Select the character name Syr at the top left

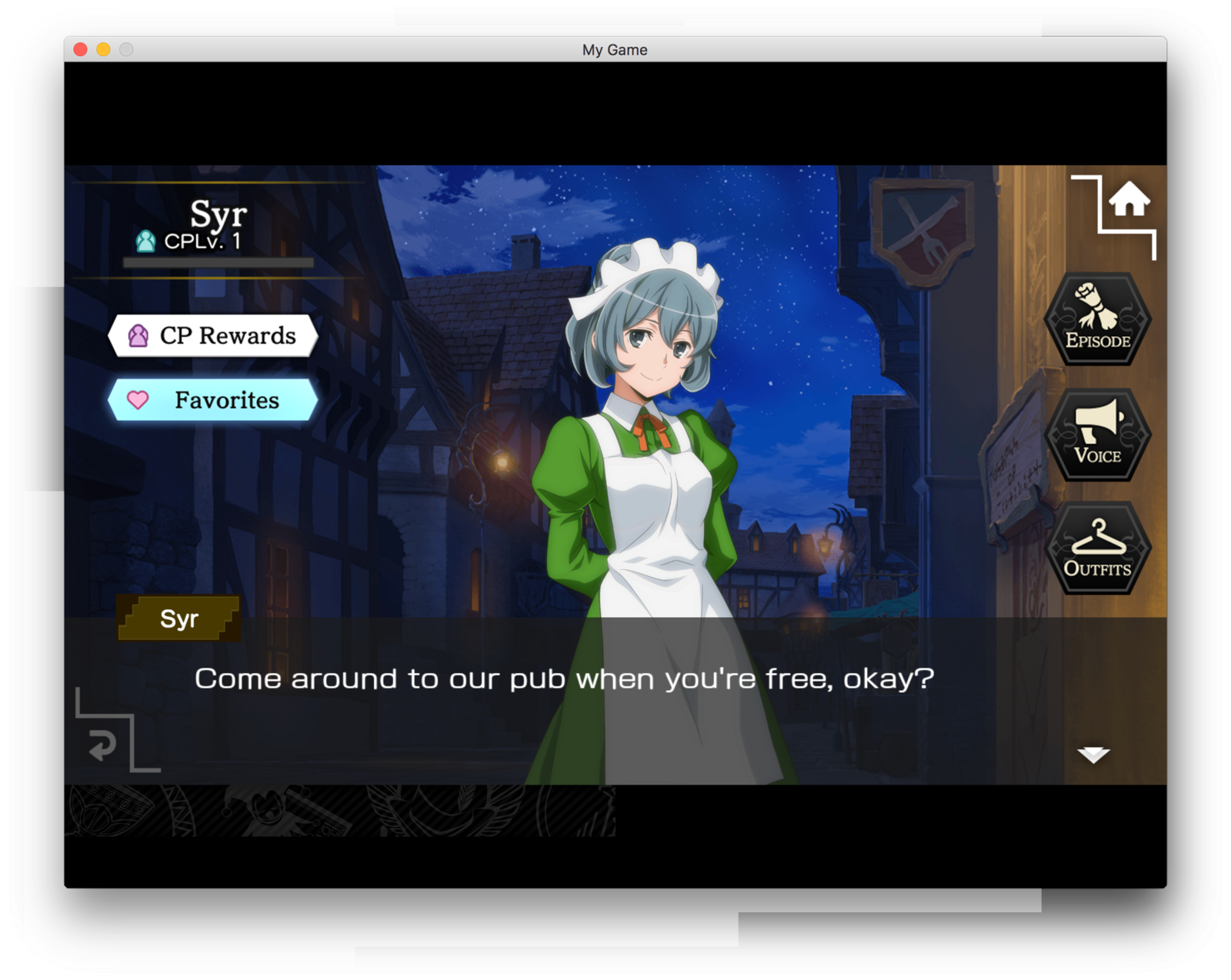219,214
